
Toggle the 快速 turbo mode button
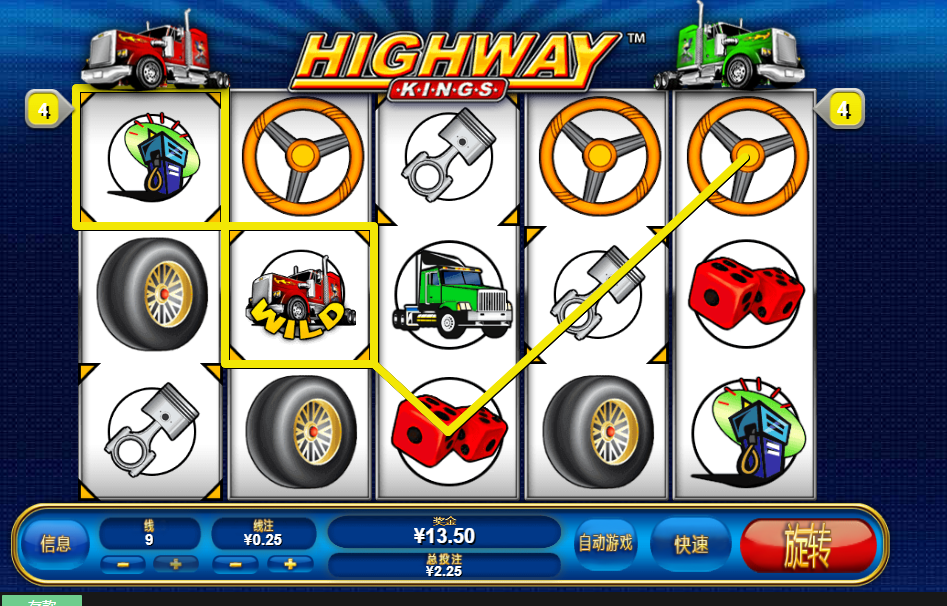tap(691, 545)
